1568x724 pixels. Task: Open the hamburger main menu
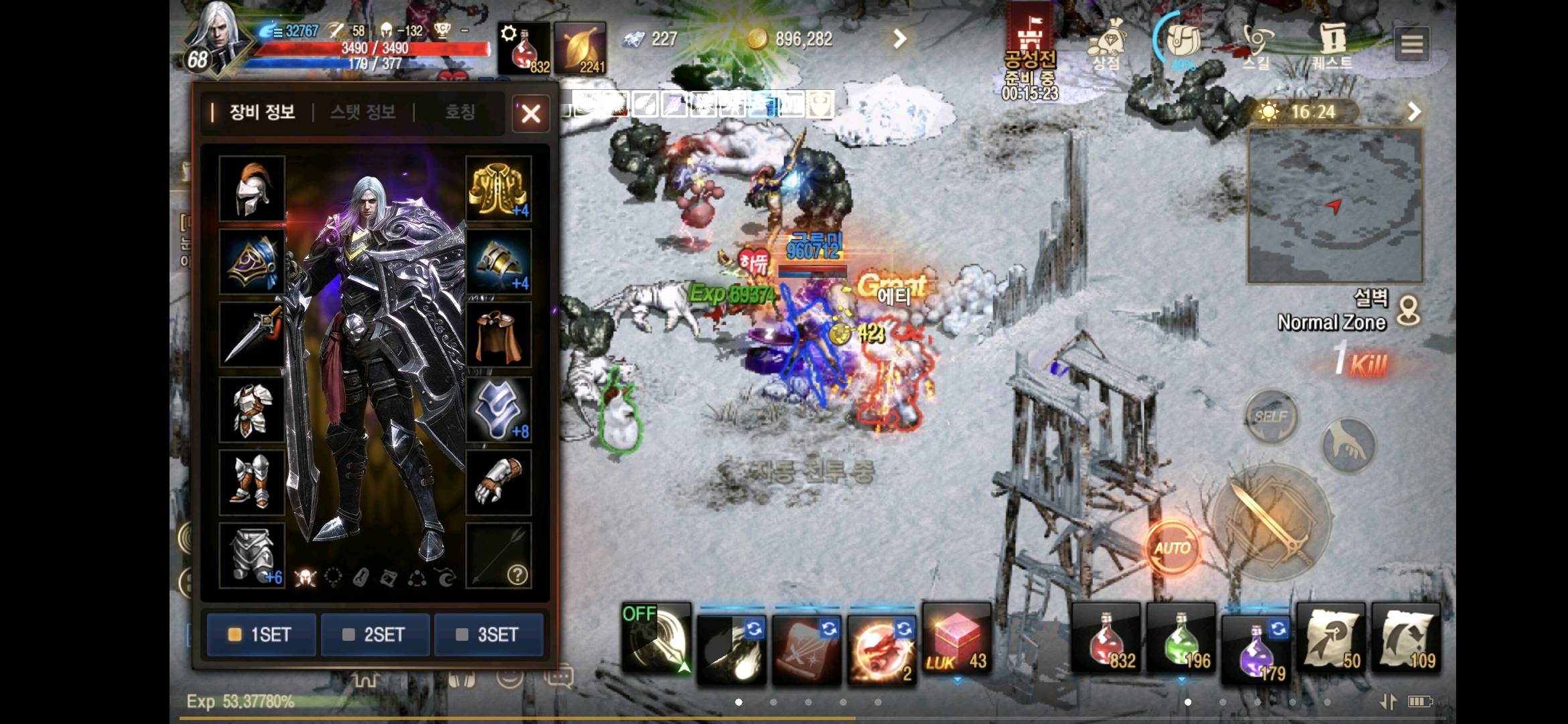point(1412,44)
